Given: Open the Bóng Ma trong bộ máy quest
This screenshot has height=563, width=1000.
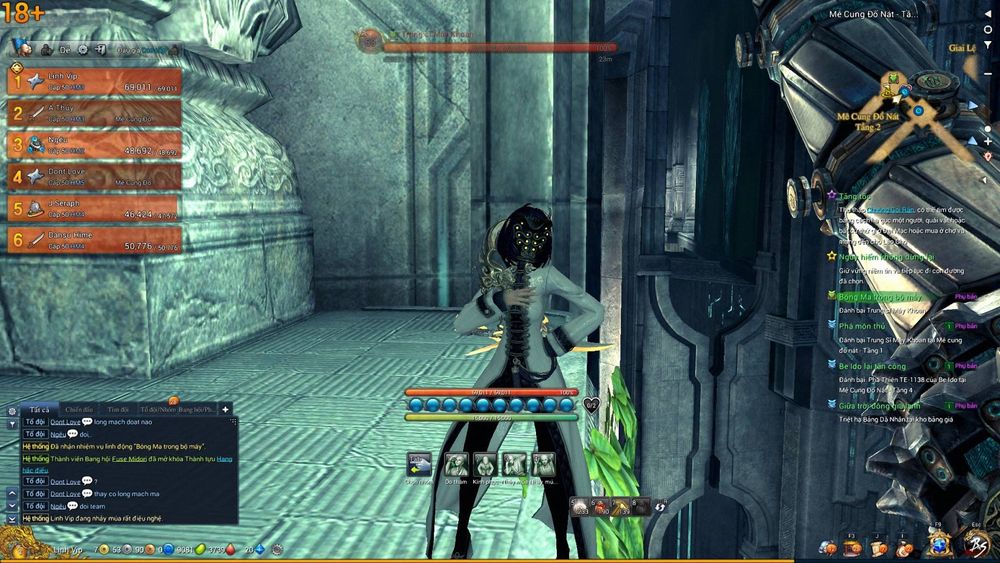Looking at the screenshot, I should [880, 297].
